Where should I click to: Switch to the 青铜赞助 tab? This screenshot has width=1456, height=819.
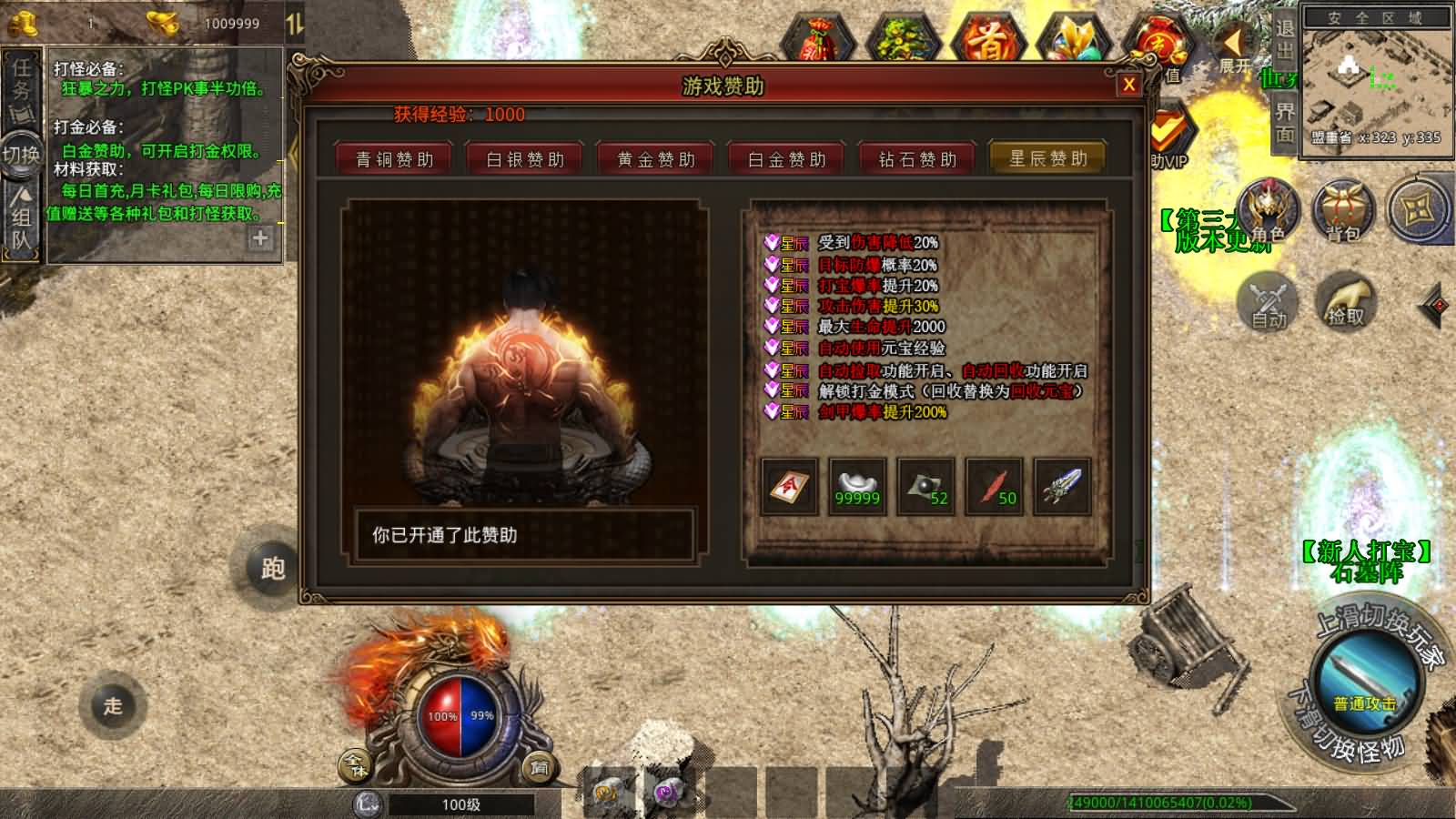(394, 157)
